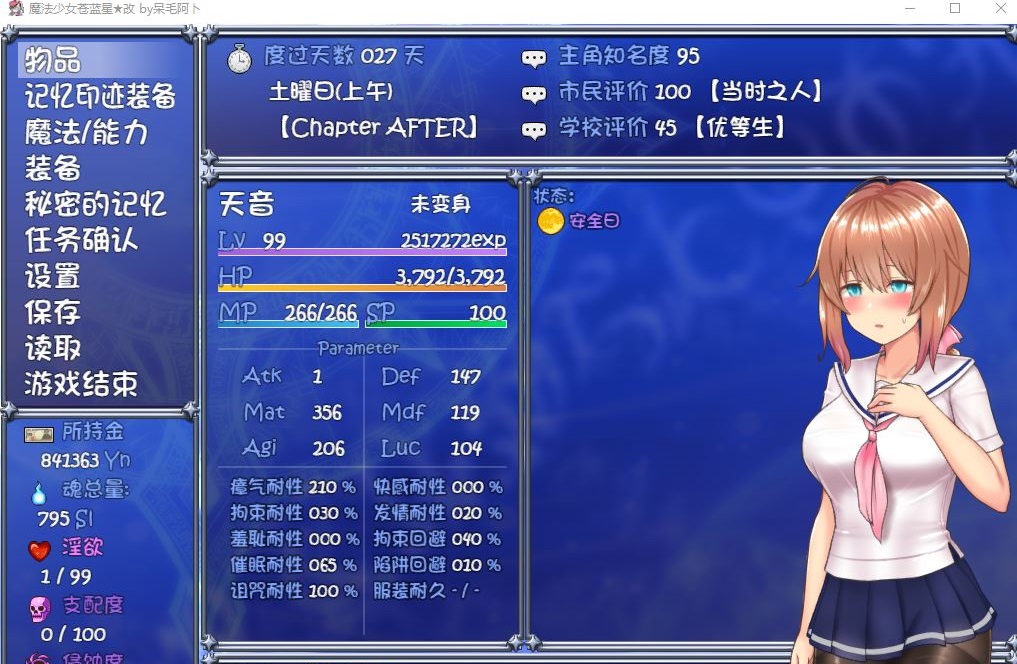
Task: Choose 保存 to save the game
Action: pos(53,312)
